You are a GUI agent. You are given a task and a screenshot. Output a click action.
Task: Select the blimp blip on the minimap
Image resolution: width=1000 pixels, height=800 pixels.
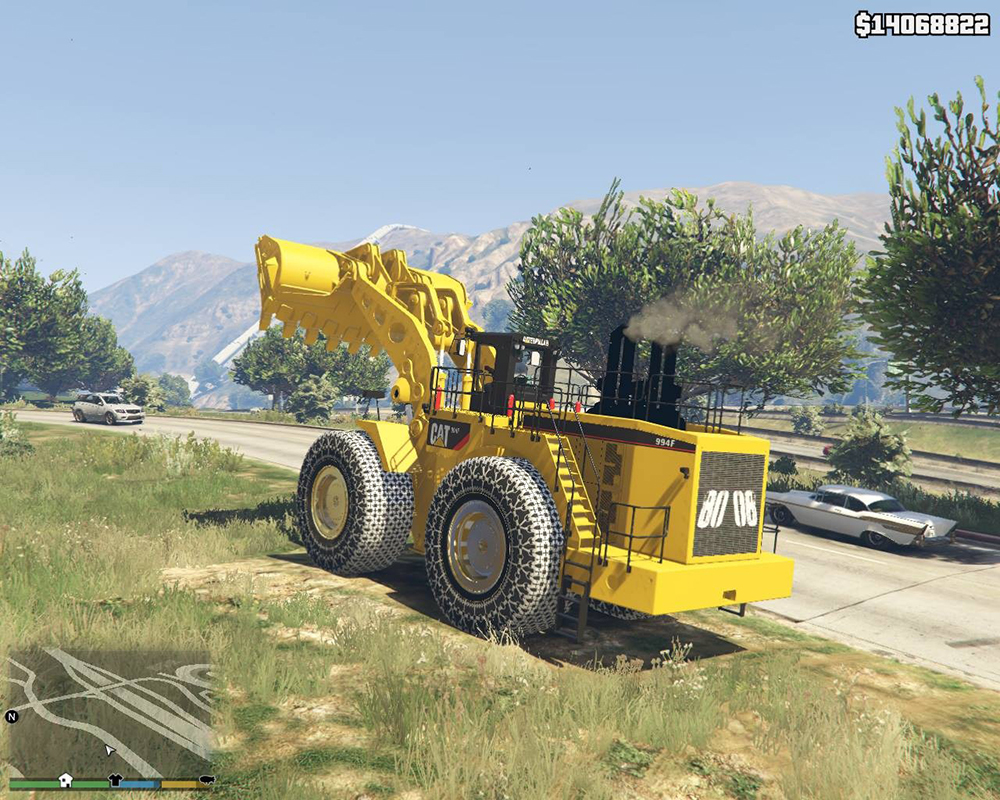click(x=207, y=779)
